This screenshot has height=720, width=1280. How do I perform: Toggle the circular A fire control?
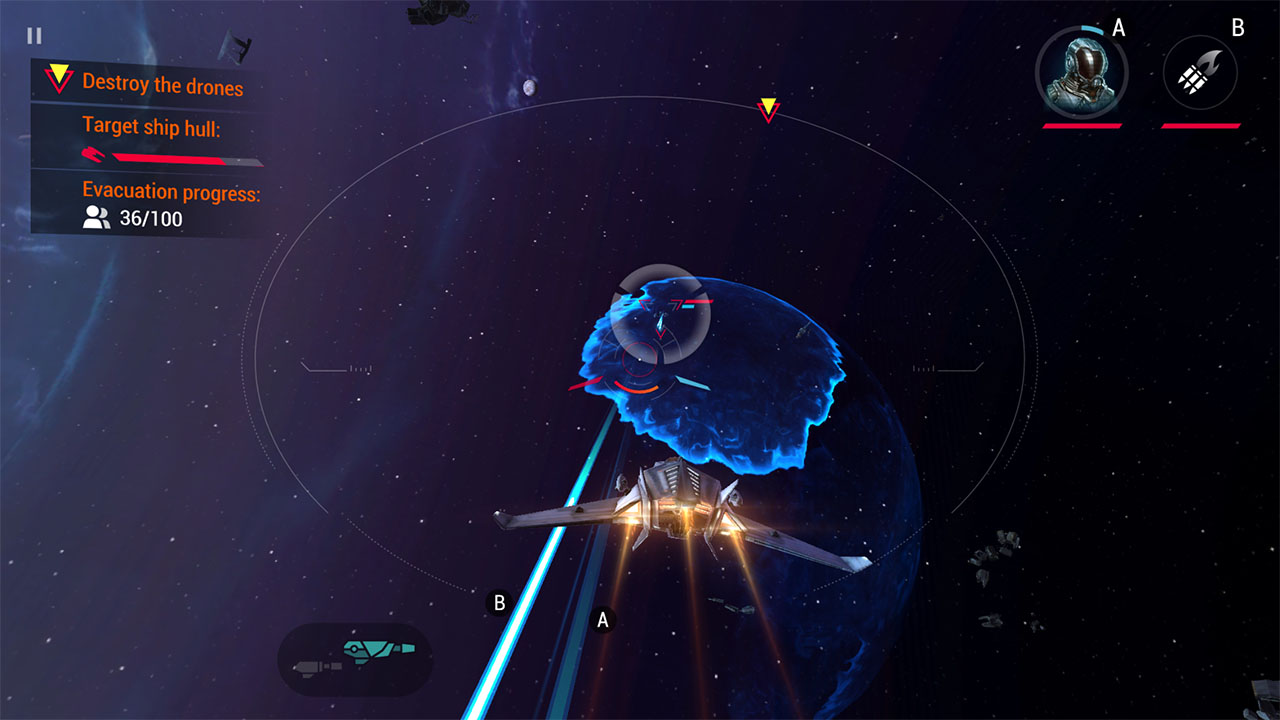(603, 618)
